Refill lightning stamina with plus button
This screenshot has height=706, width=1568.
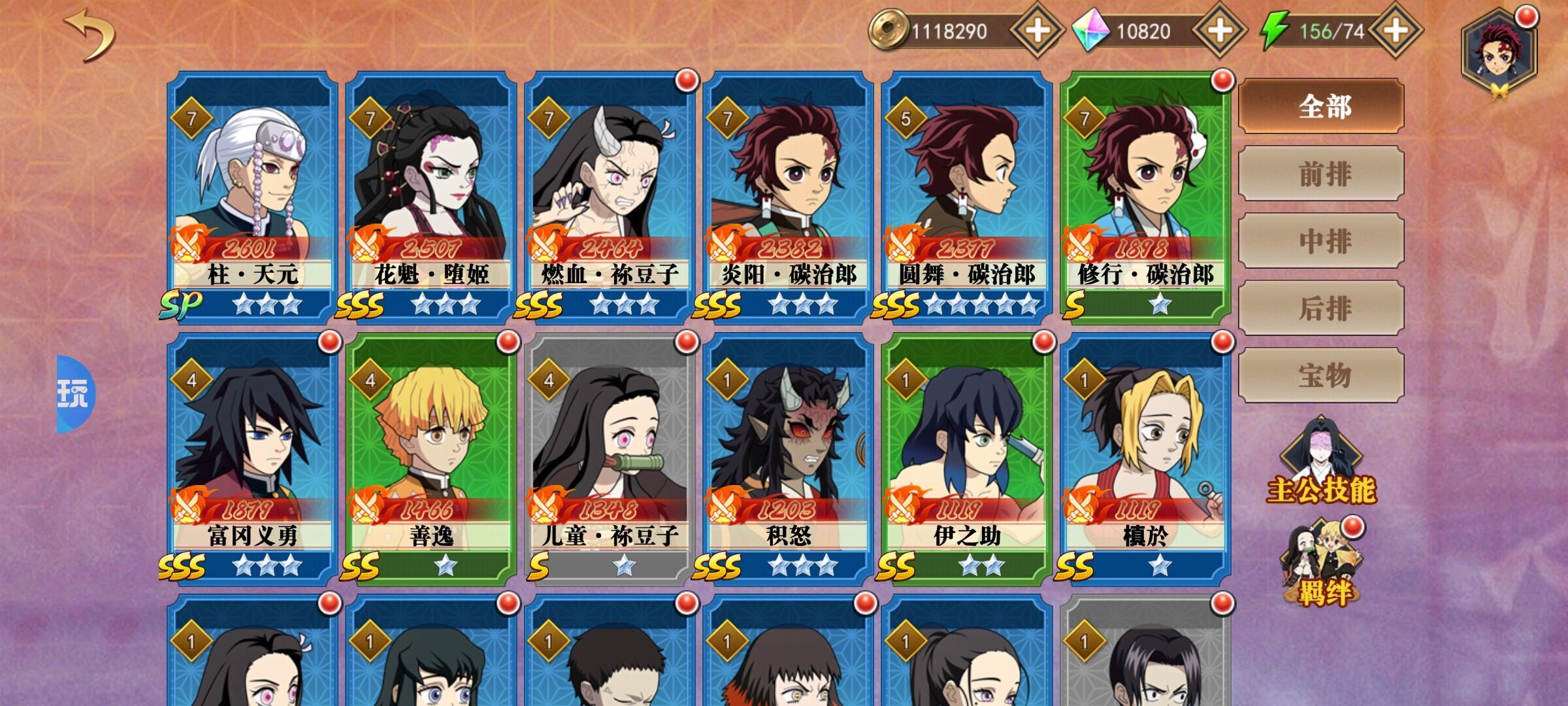(x=1396, y=31)
